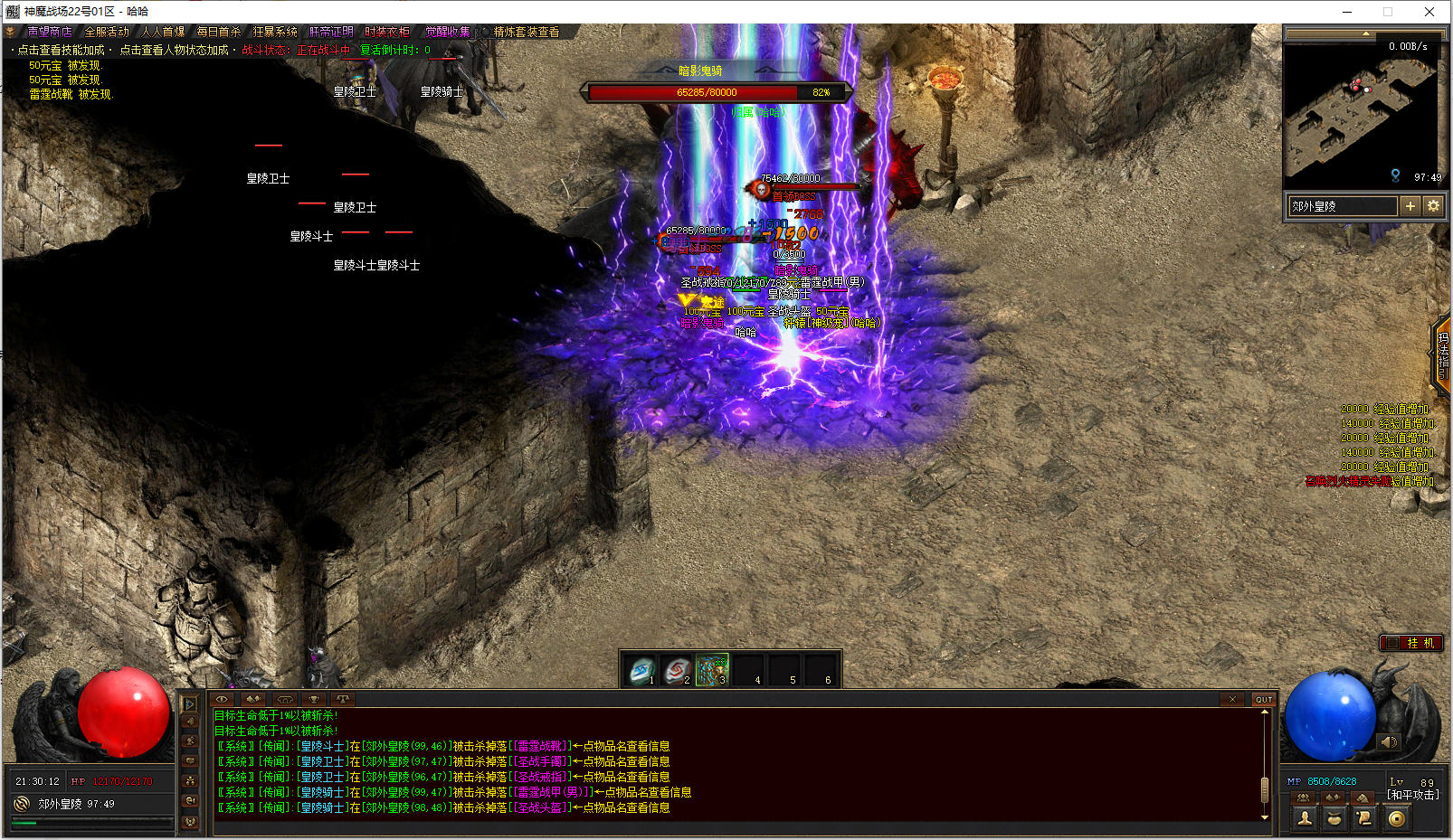Show the 时装衣柜 costume wardrobe
1453x840 pixels.
tap(387, 32)
